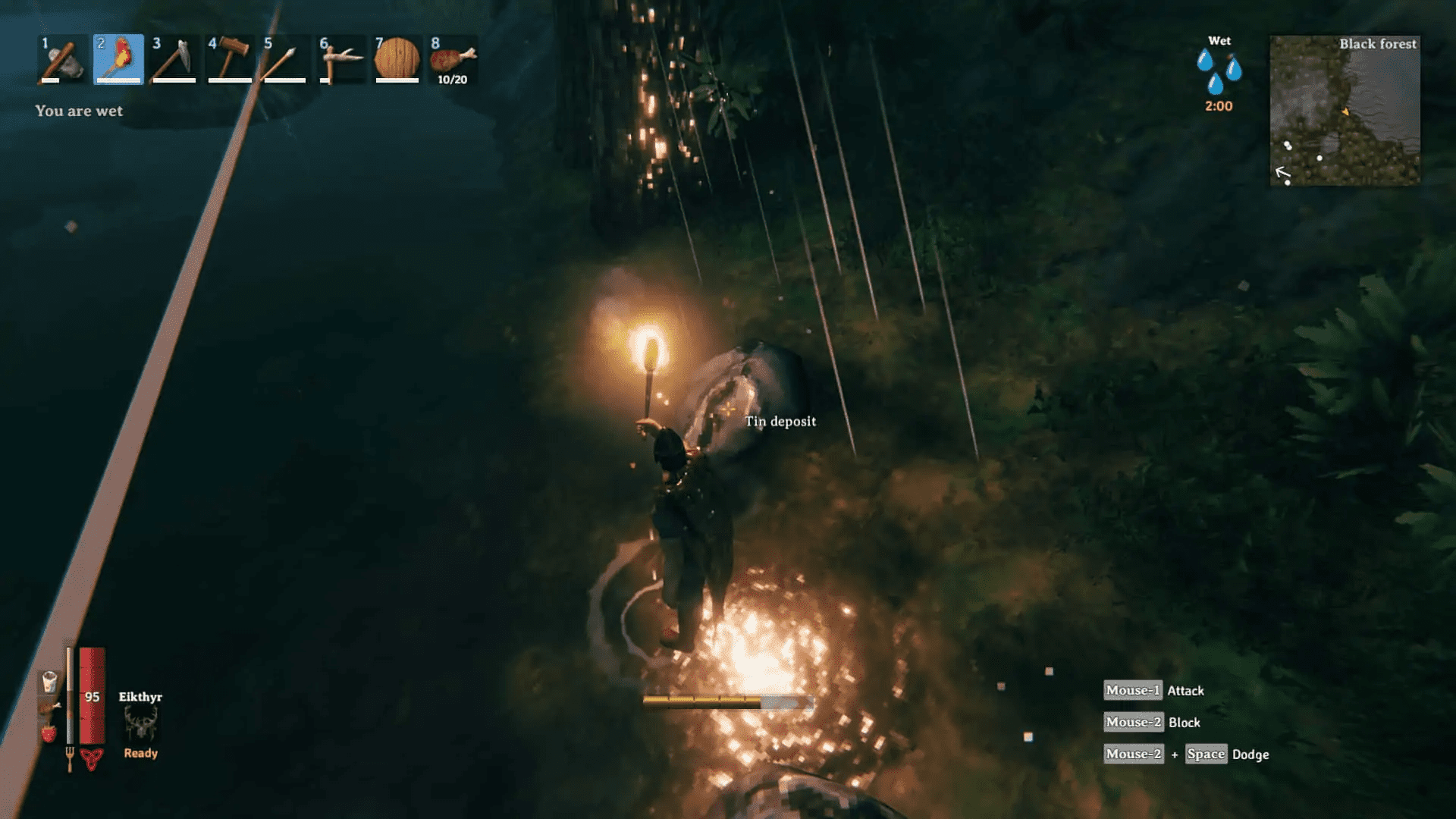Click the map zoom arrow in minimap corner

click(1283, 171)
